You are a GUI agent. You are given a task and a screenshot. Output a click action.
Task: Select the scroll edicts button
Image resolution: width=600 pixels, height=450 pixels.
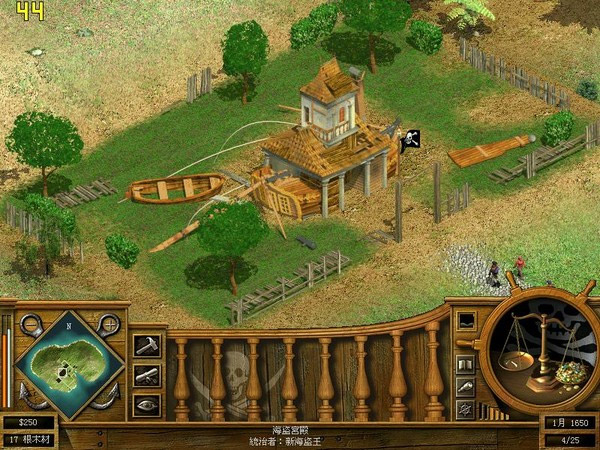pos(146,375)
